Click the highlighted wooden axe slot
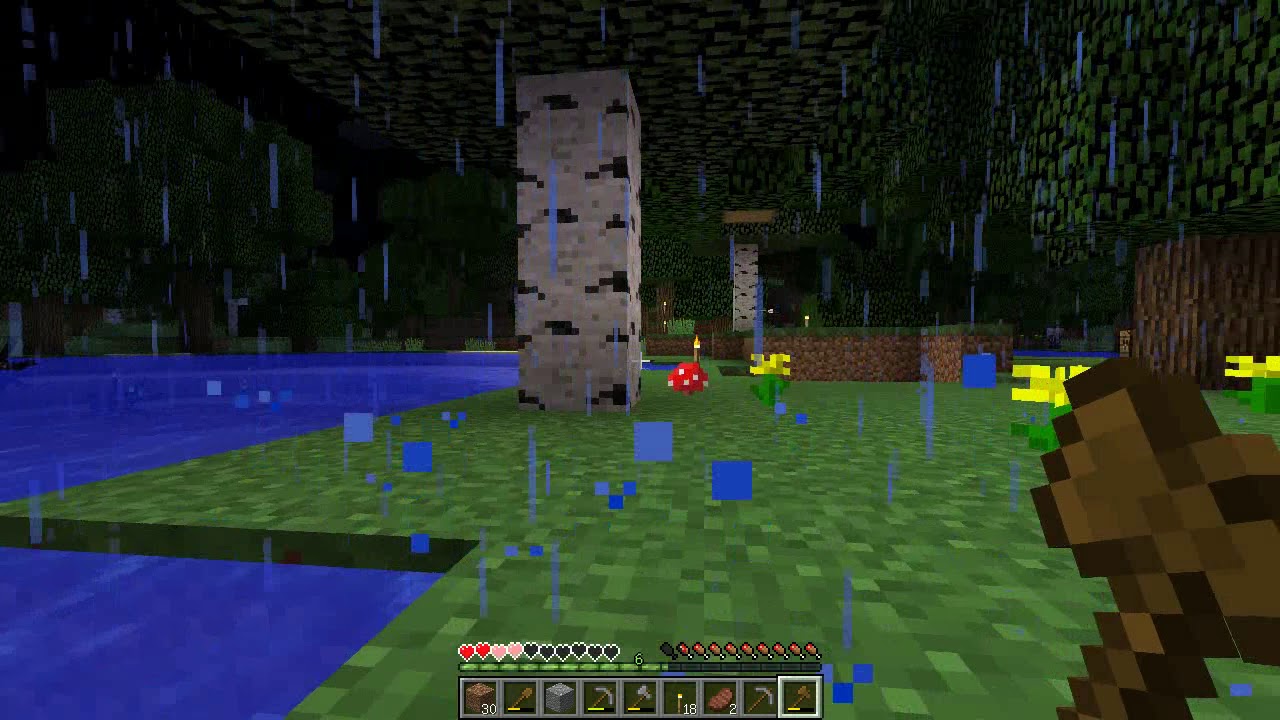Screen dimensions: 1280x720 pos(800,697)
